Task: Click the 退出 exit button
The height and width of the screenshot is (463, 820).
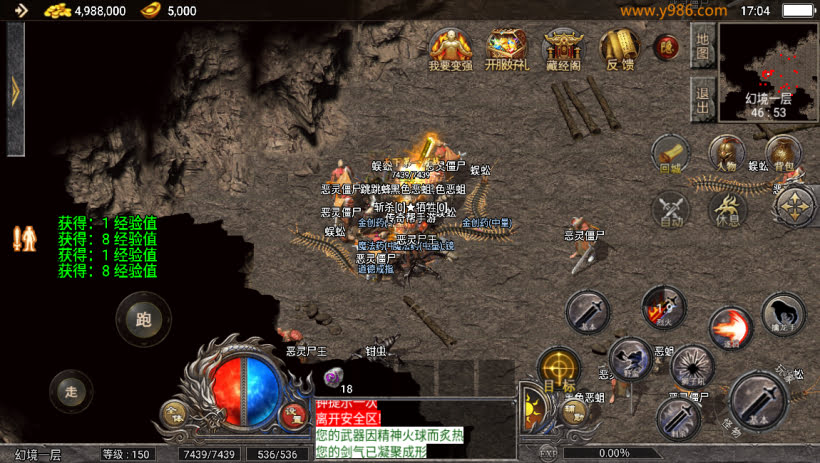Action: tap(702, 99)
